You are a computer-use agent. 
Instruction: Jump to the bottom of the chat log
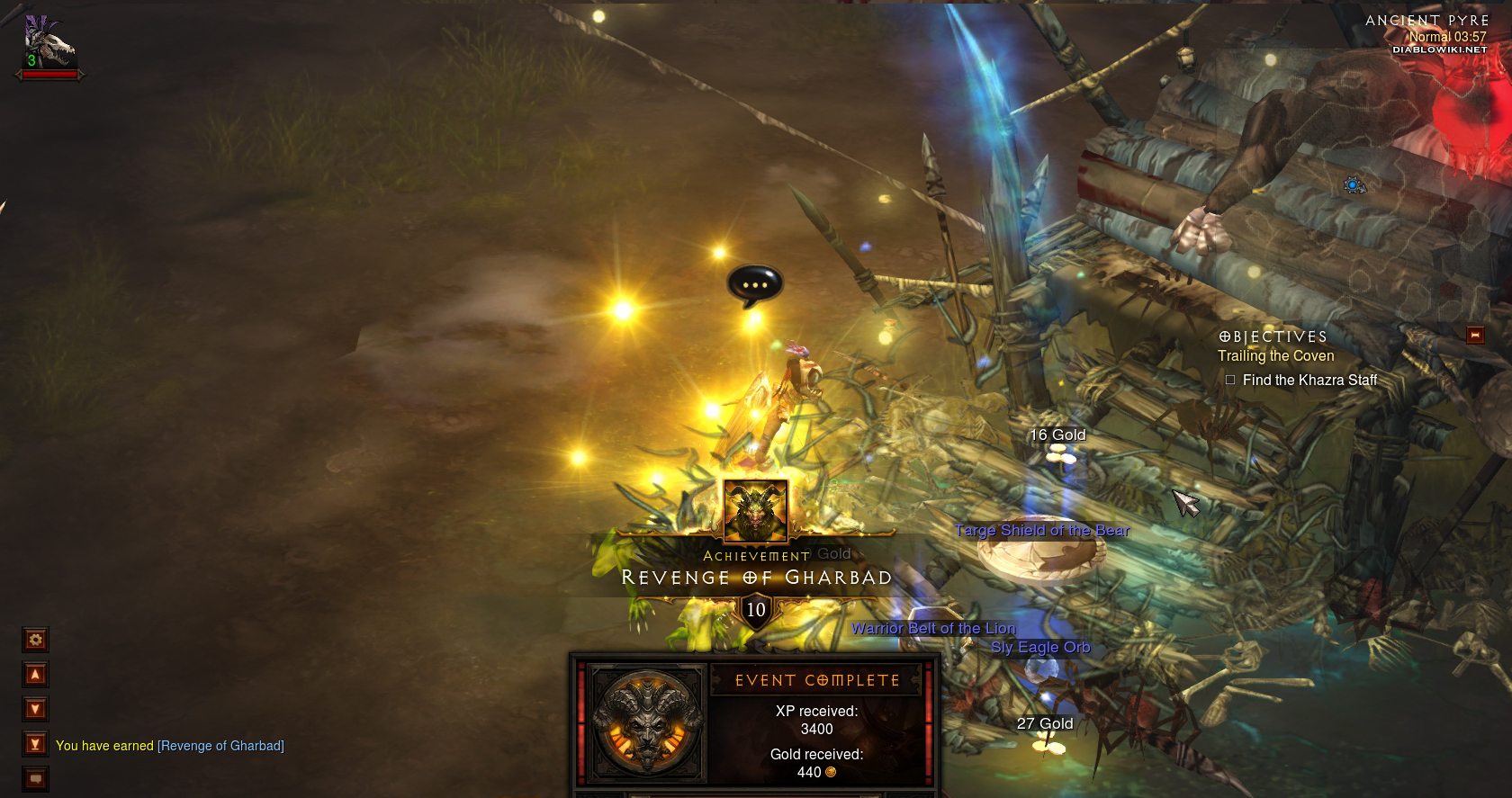tap(35, 744)
